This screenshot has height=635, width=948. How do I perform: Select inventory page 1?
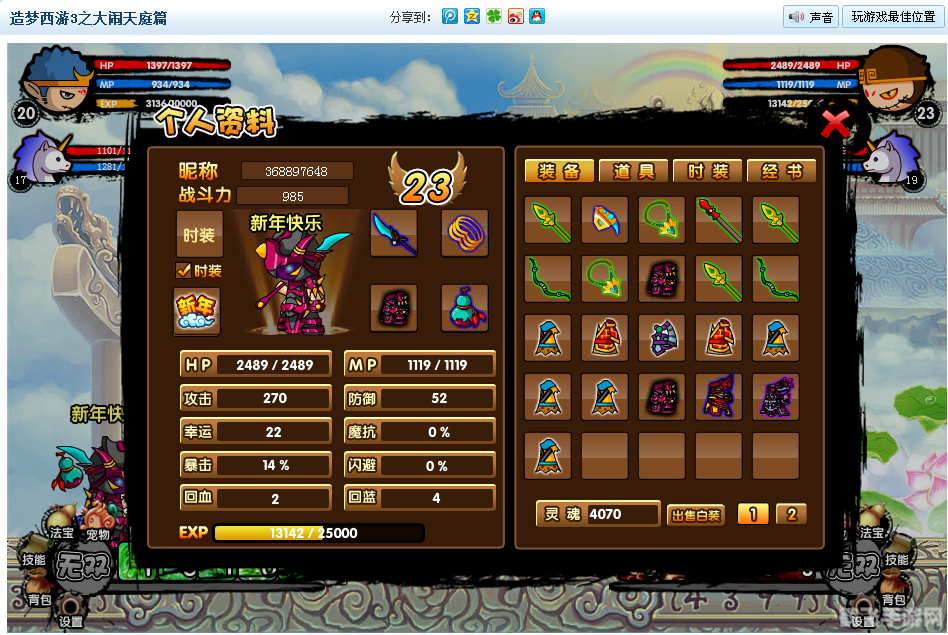pos(752,514)
